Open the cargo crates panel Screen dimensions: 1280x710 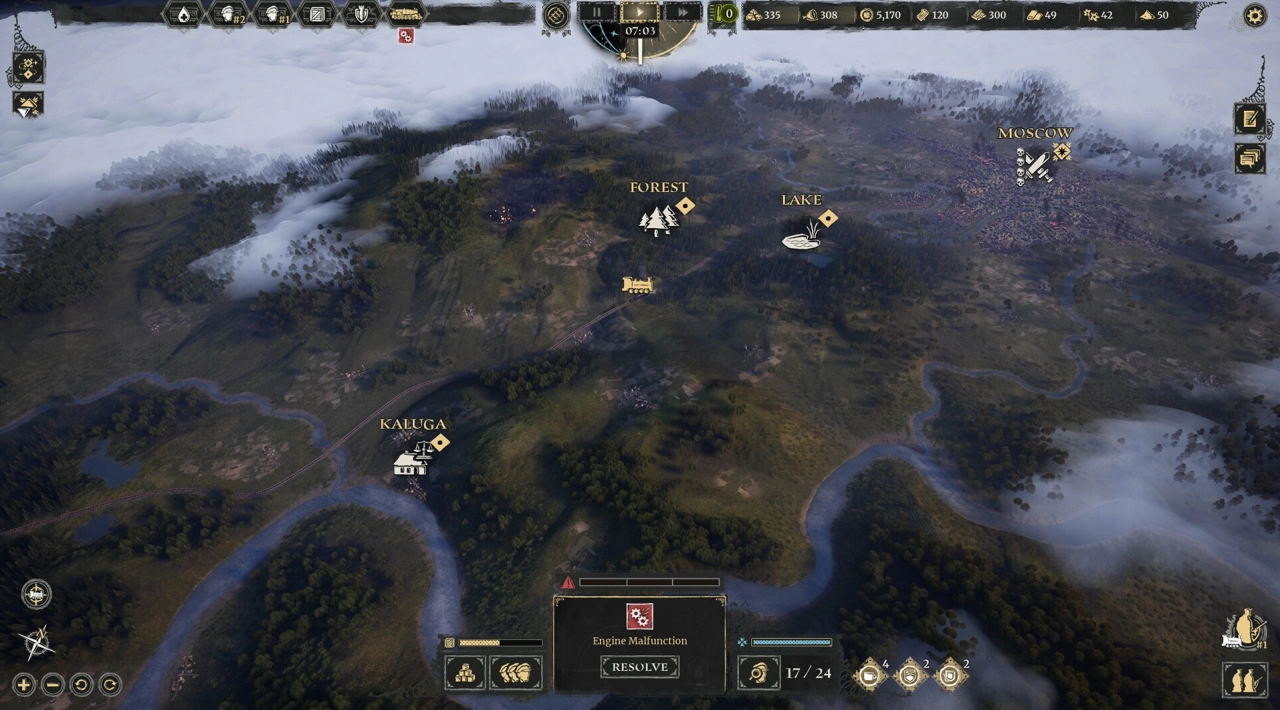[465, 672]
